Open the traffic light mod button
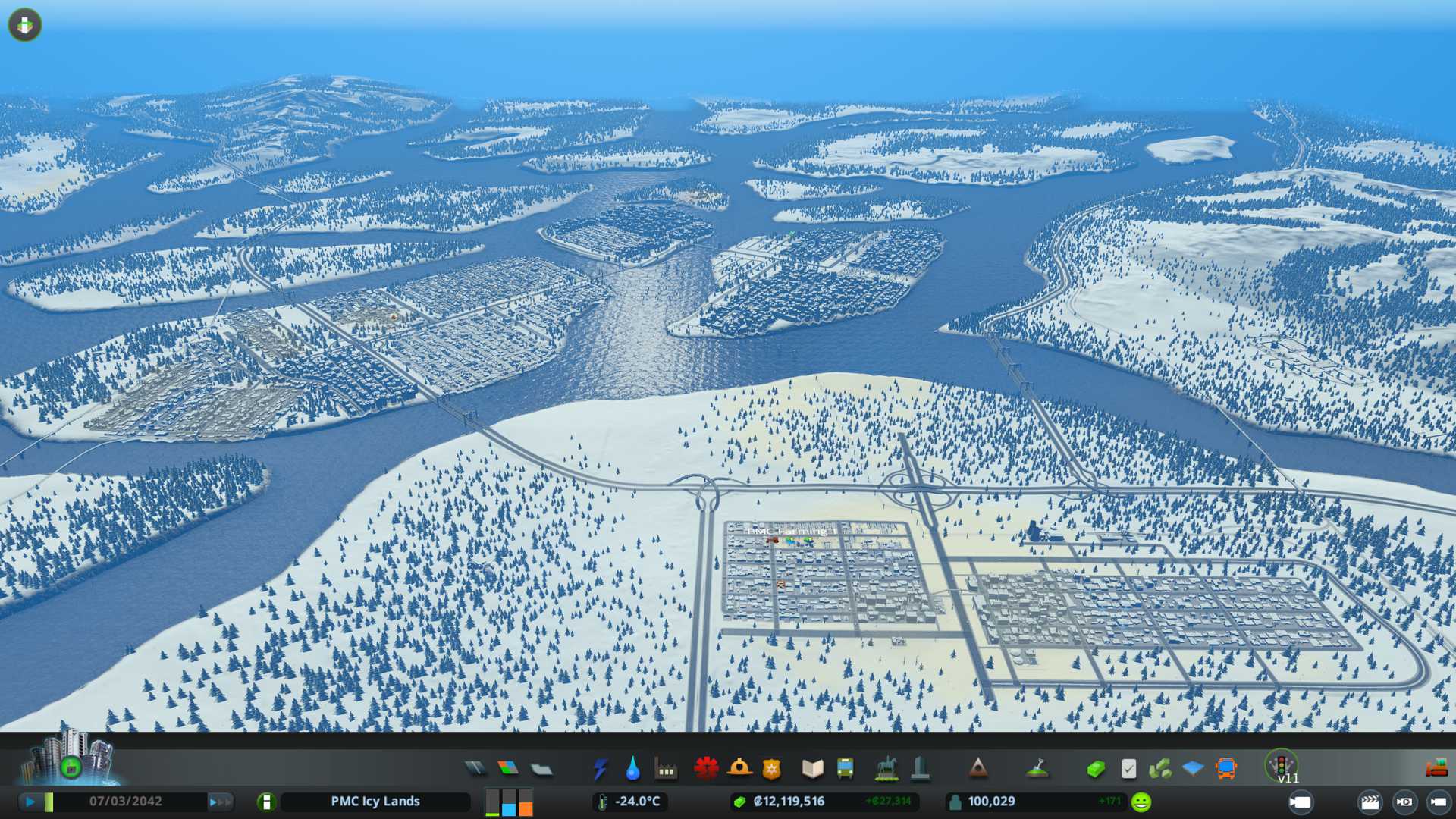Image resolution: width=1456 pixels, height=819 pixels. 1281,764
